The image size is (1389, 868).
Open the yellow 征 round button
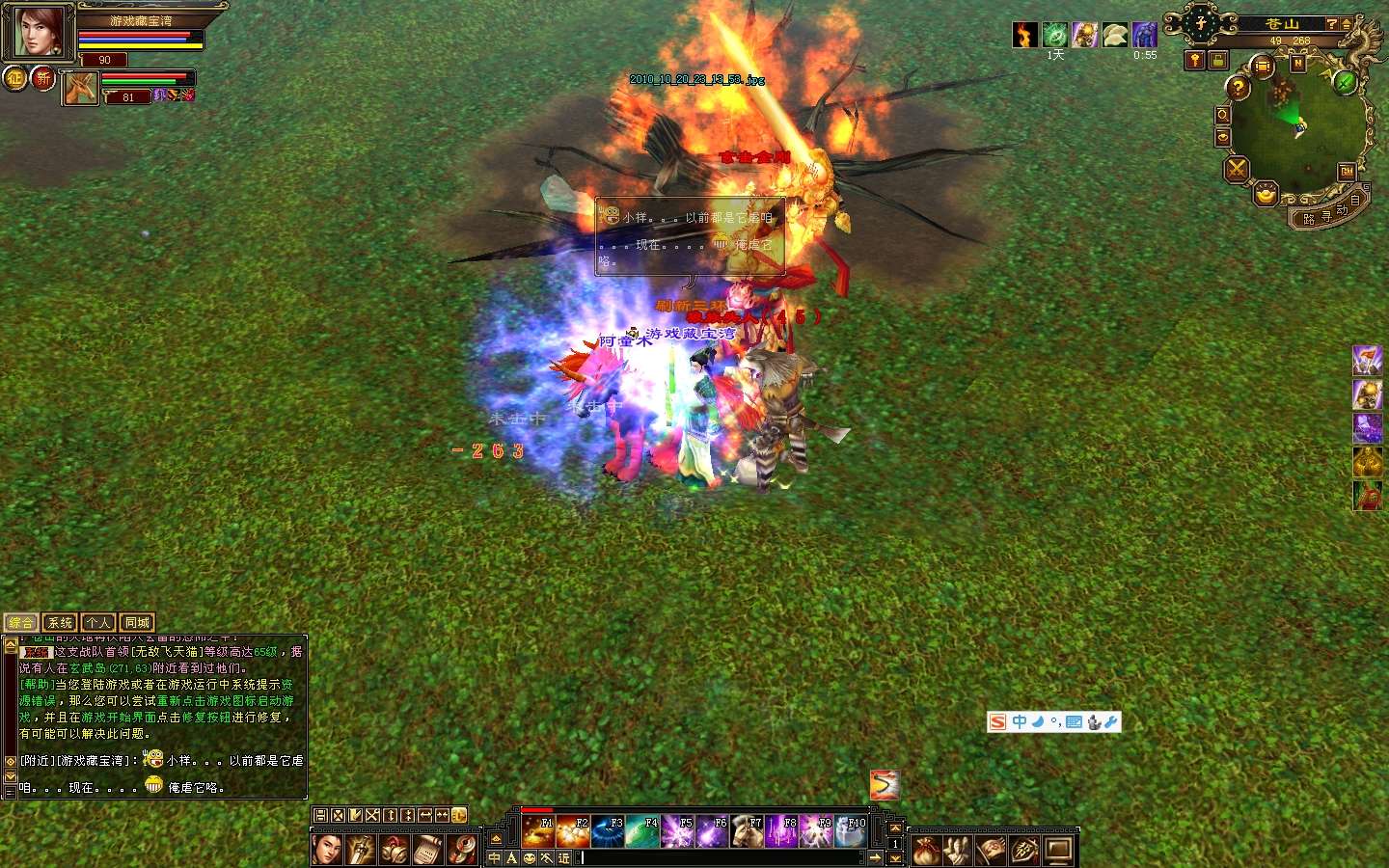point(15,78)
